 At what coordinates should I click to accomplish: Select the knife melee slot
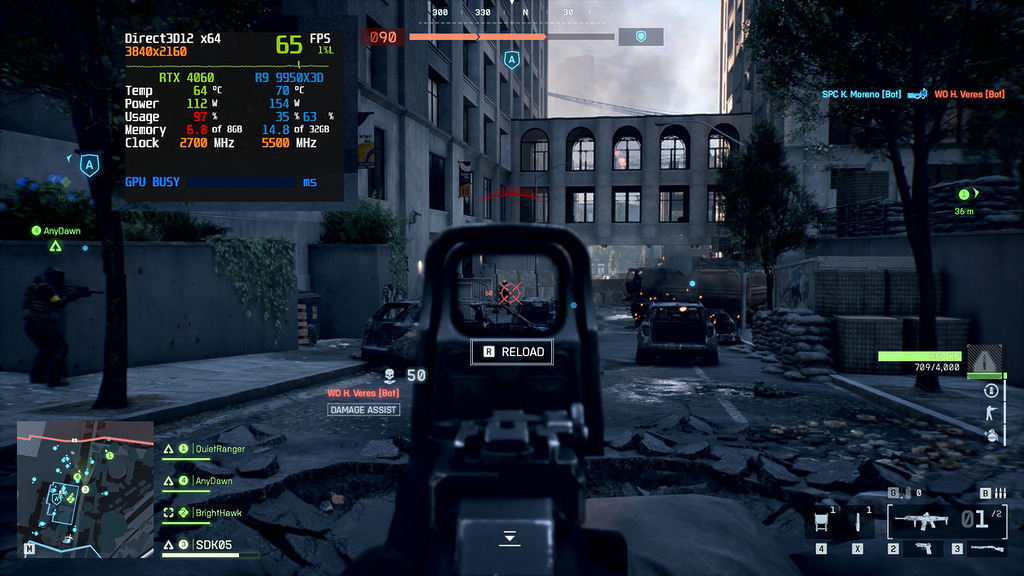tap(857, 521)
